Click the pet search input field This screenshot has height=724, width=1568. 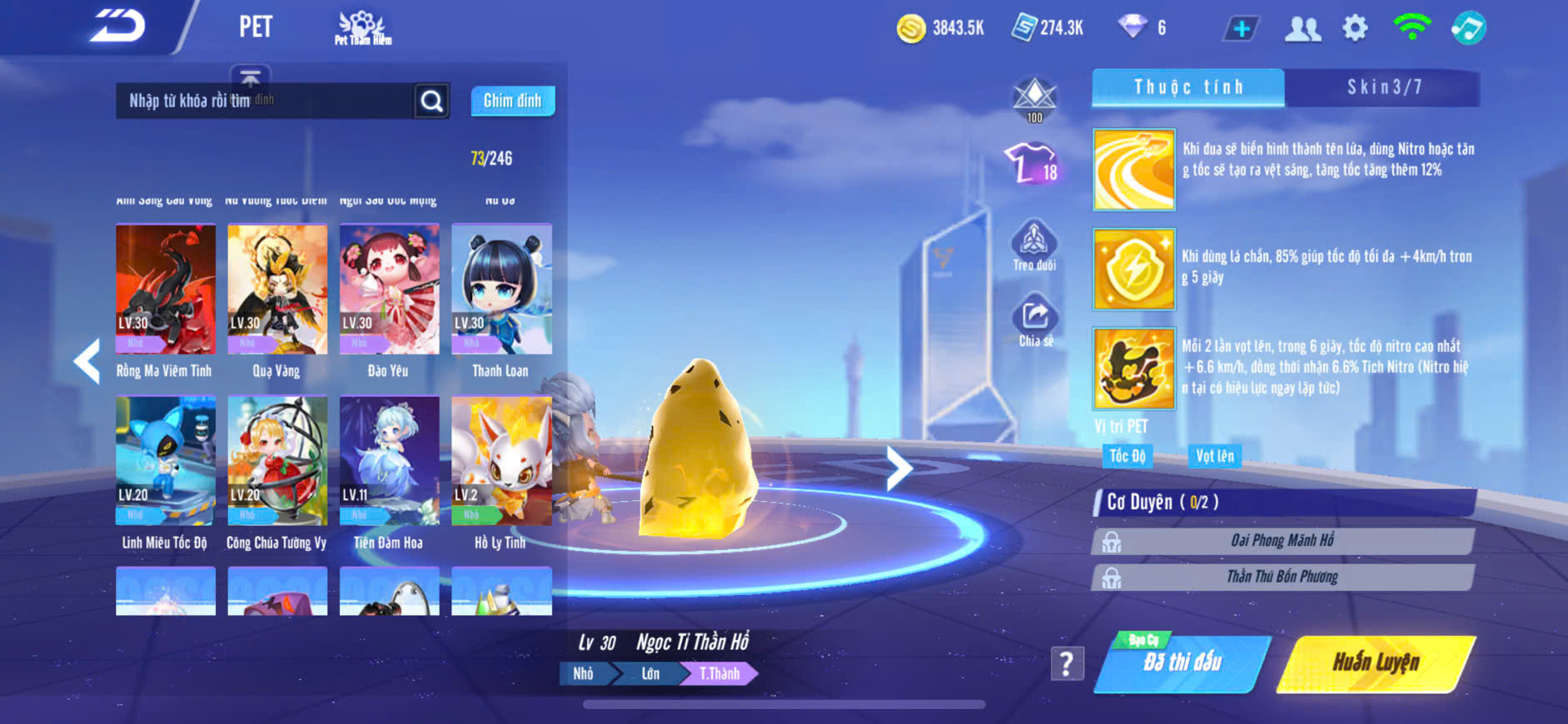coord(265,101)
